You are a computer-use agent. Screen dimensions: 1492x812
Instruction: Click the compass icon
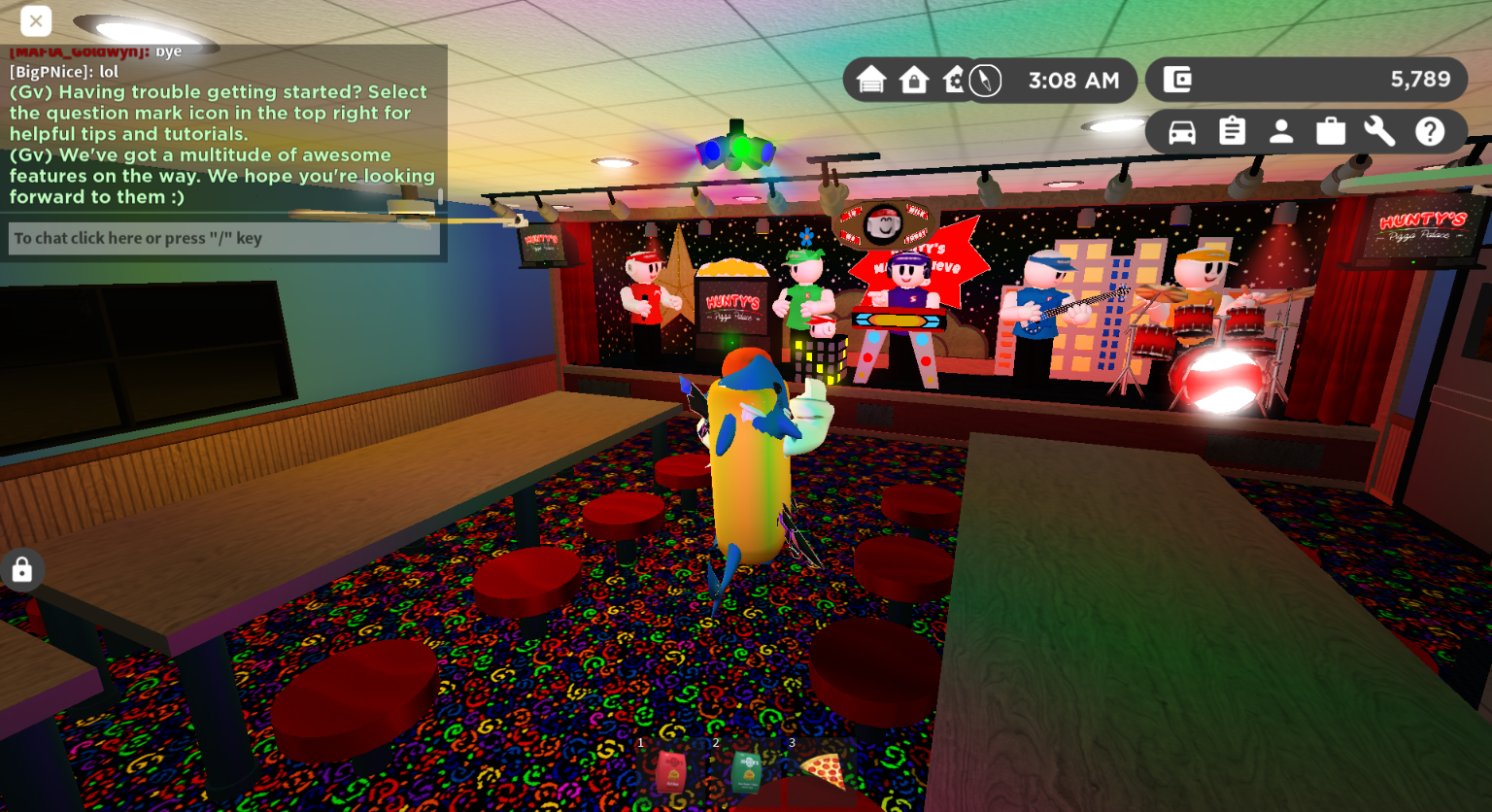985,80
